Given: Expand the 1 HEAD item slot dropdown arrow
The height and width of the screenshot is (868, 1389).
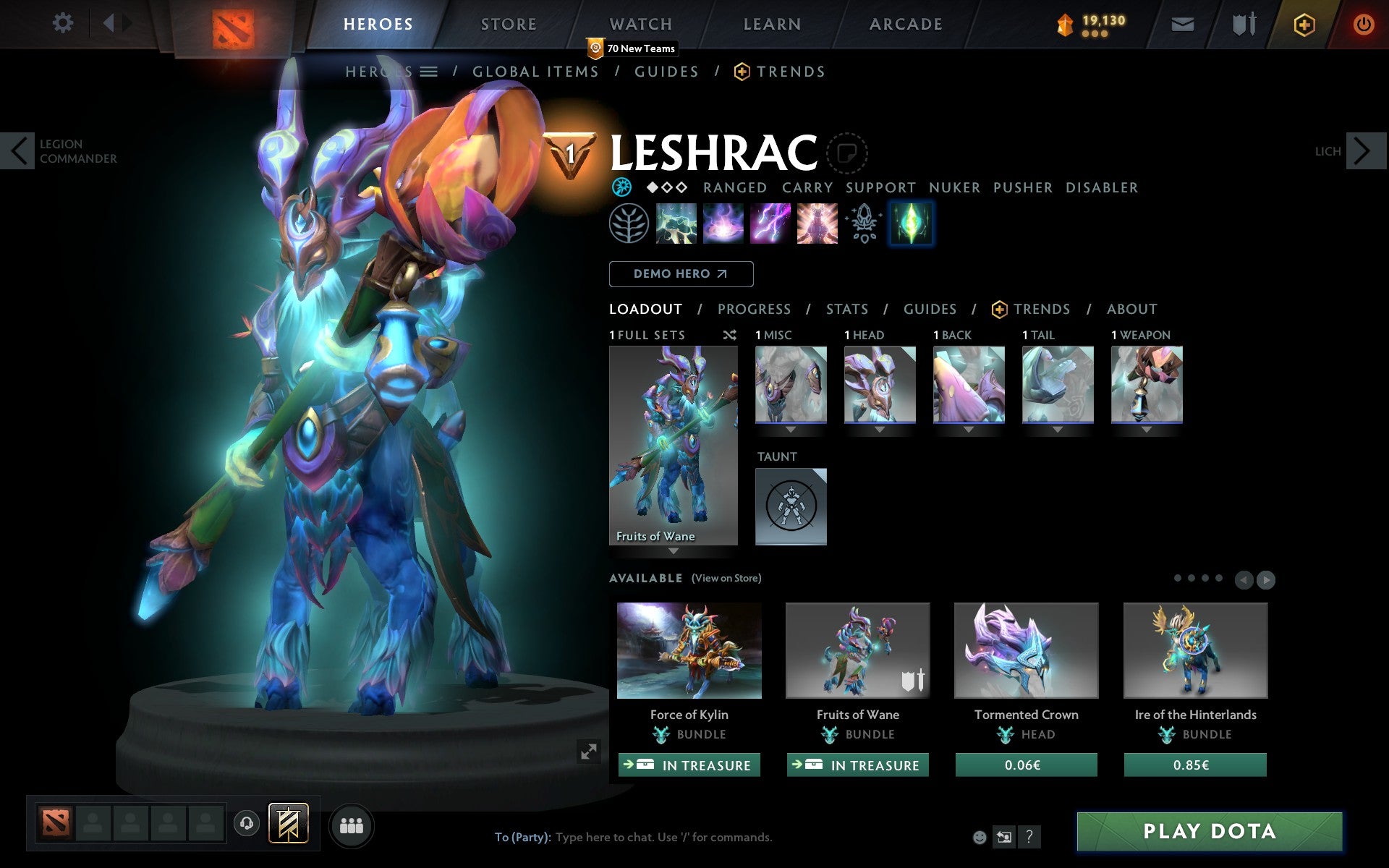Looking at the screenshot, I should [x=880, y=428].
